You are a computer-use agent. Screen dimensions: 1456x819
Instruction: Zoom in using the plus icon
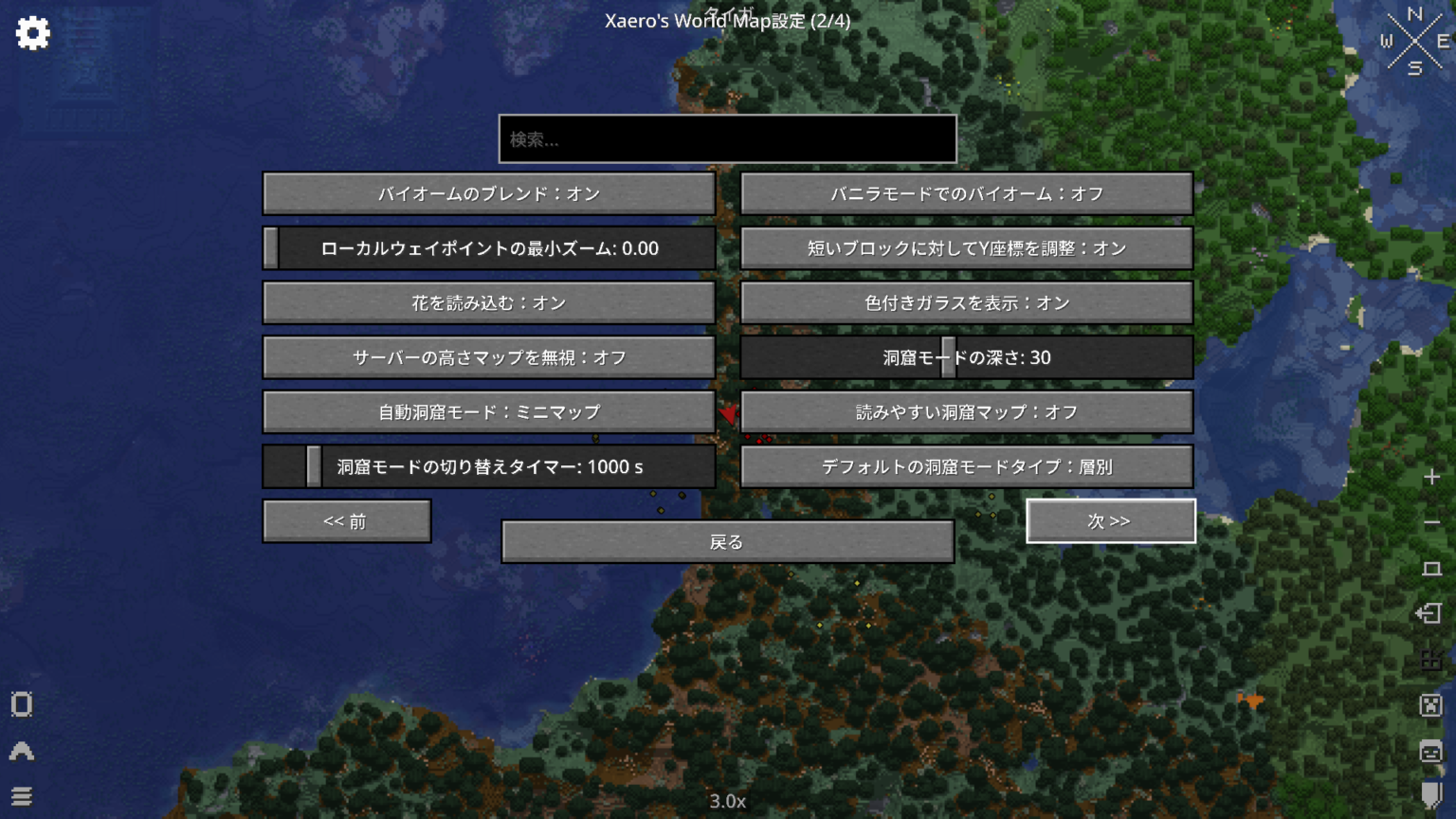pyautogui.click(x=1429, y=477)
